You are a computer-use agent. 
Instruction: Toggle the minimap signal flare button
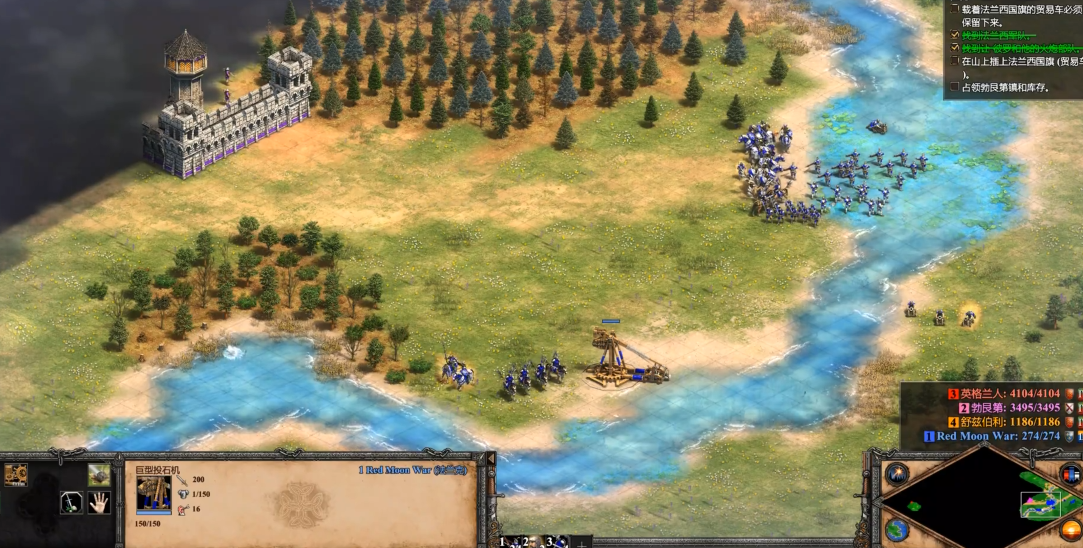pyautogui.click(x=897, y=474)
